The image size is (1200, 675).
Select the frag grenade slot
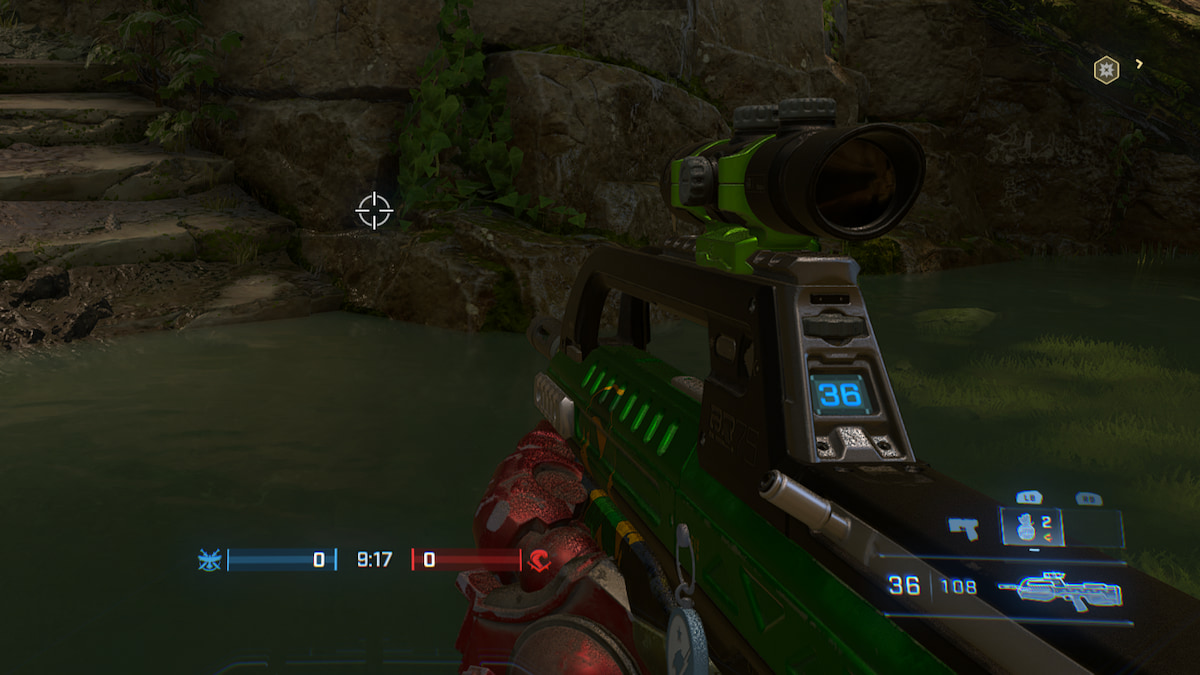point(1031,527)
